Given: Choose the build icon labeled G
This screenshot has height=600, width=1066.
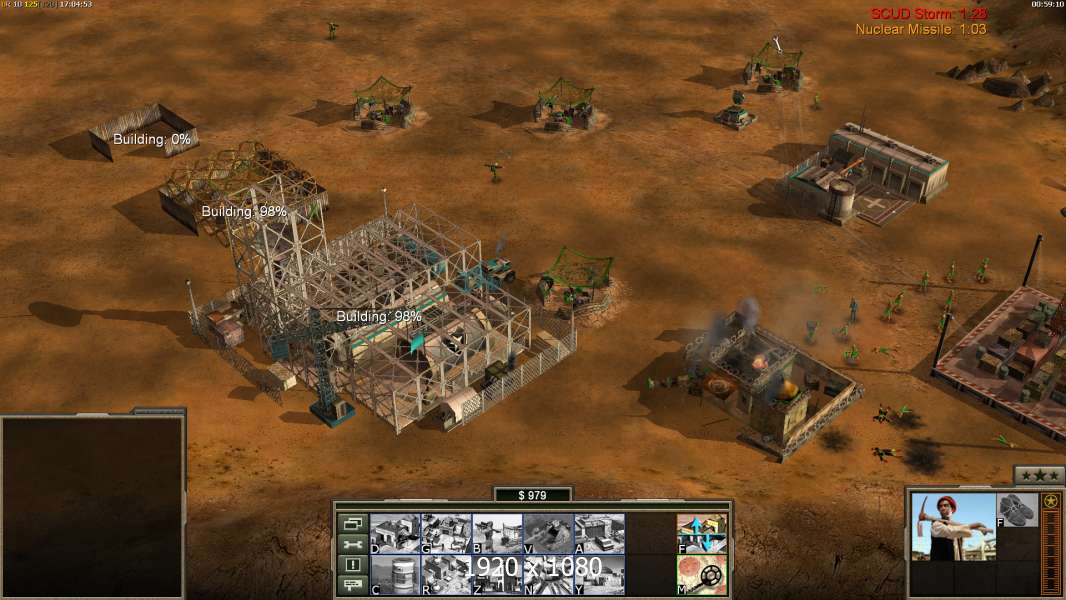Looking at the screenshot, I should click(446, 534).
